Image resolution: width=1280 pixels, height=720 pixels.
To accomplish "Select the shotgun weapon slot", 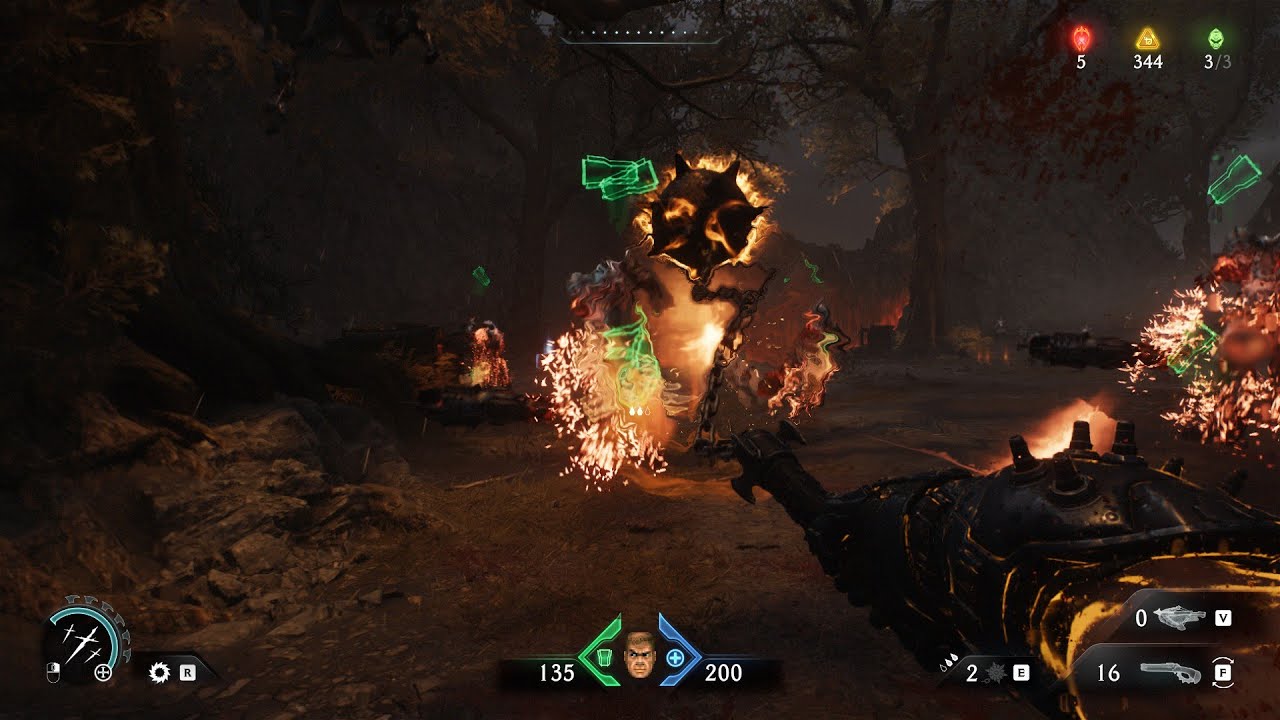I will tap(1169, 673).
